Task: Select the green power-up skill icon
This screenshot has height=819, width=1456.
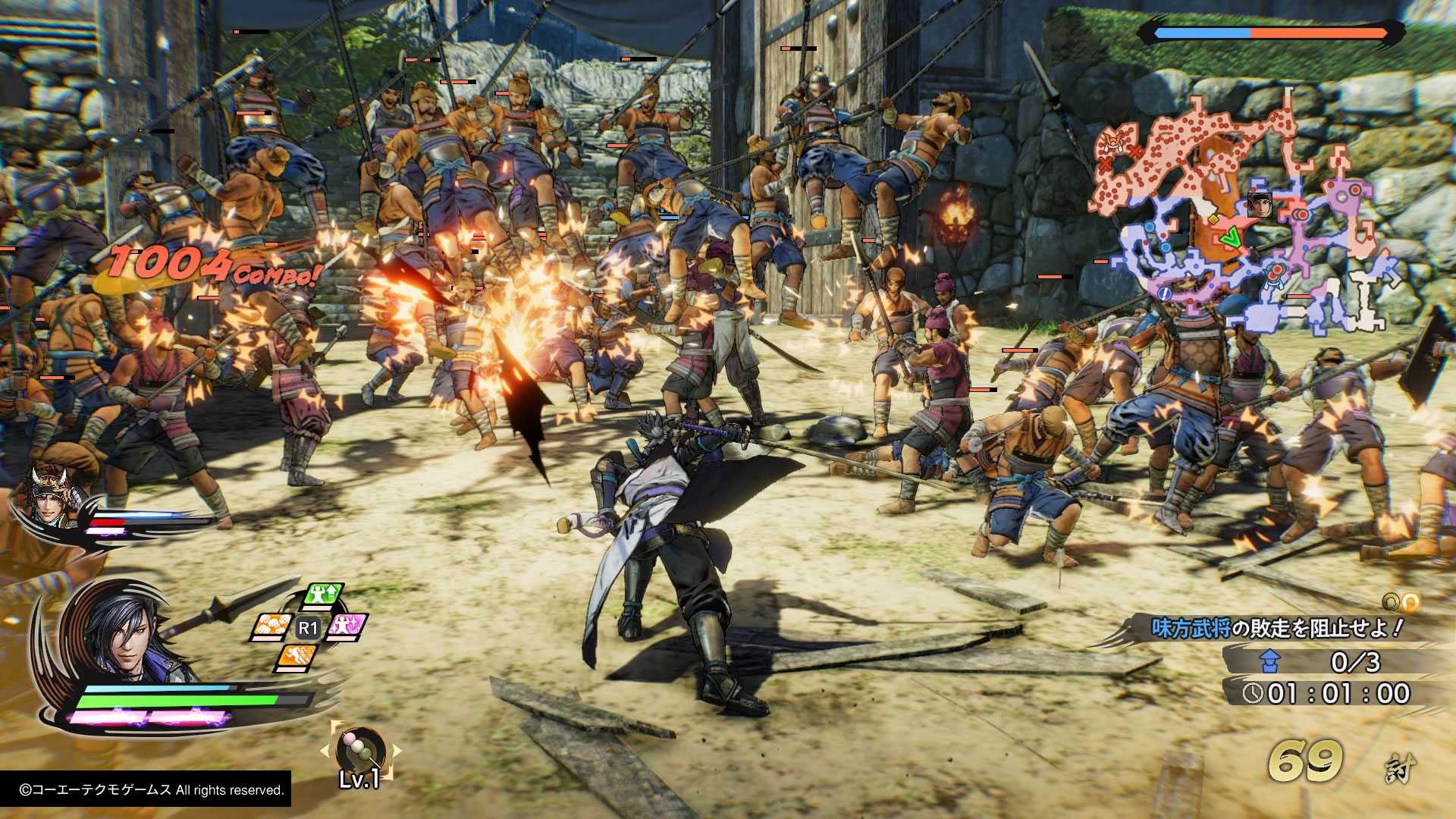Action: (x=324, y=596)
